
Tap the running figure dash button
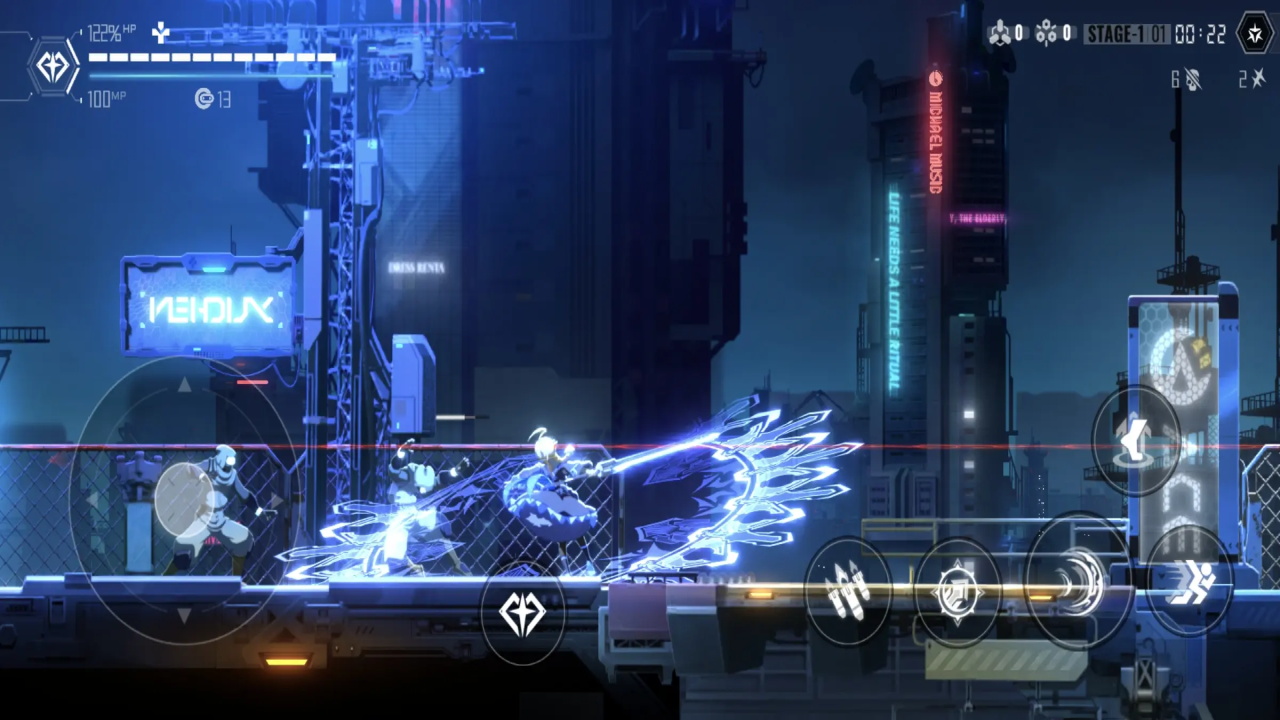(x=1189, y=580)
